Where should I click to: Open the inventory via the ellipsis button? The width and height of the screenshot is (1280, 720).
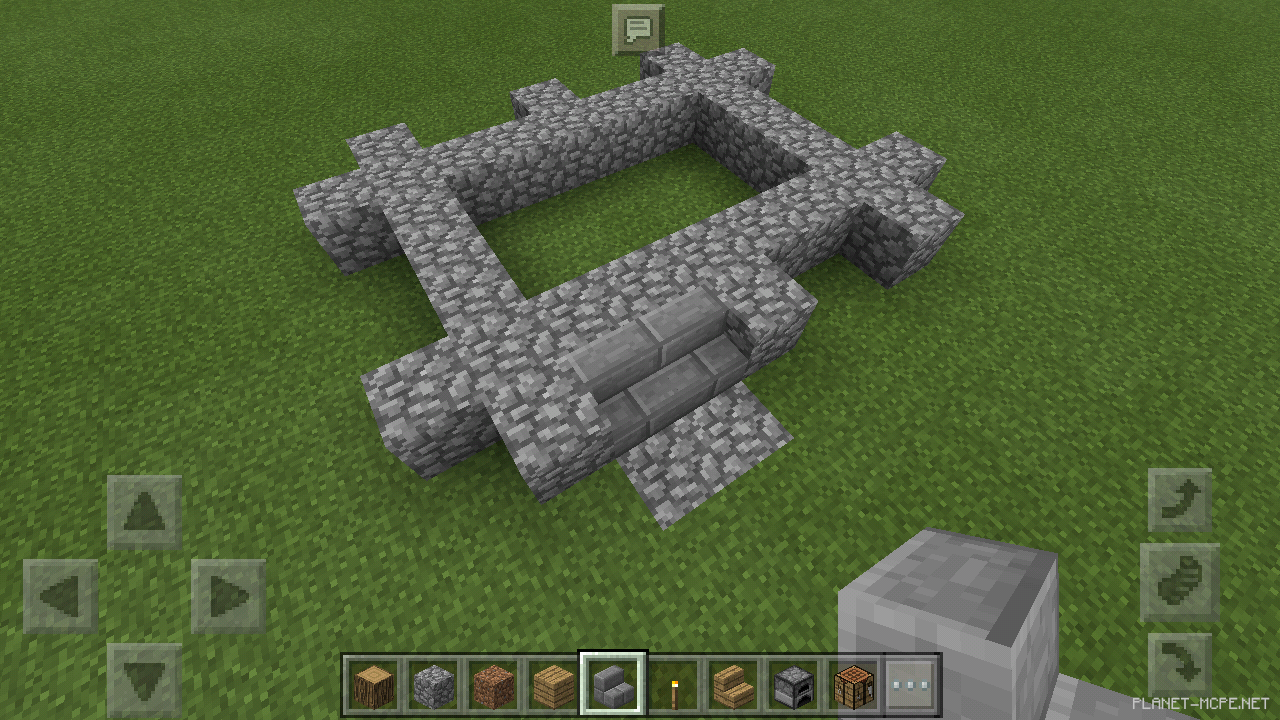point(913,685)
